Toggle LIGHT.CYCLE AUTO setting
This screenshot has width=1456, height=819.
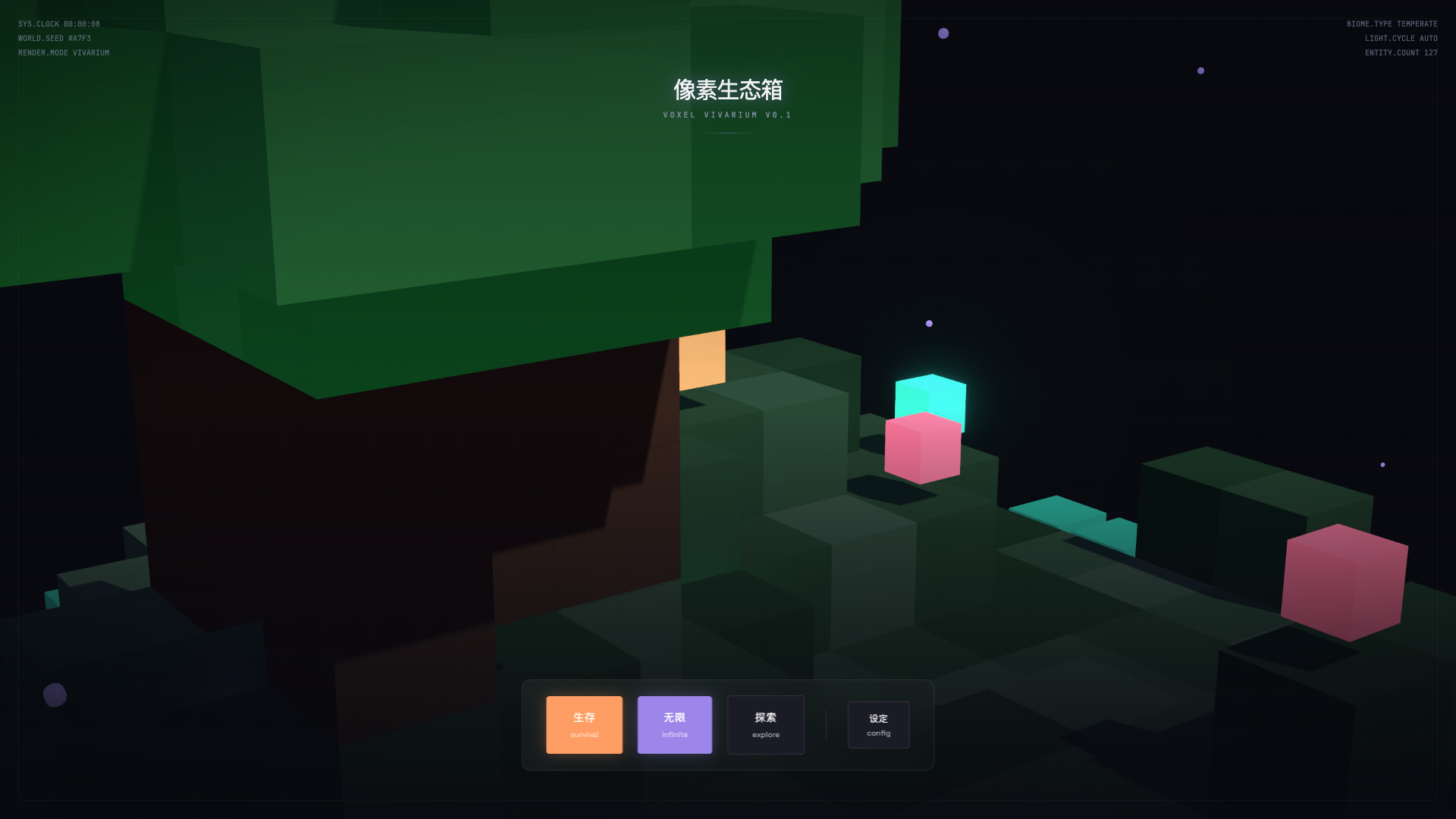[x=1401, y=38]
